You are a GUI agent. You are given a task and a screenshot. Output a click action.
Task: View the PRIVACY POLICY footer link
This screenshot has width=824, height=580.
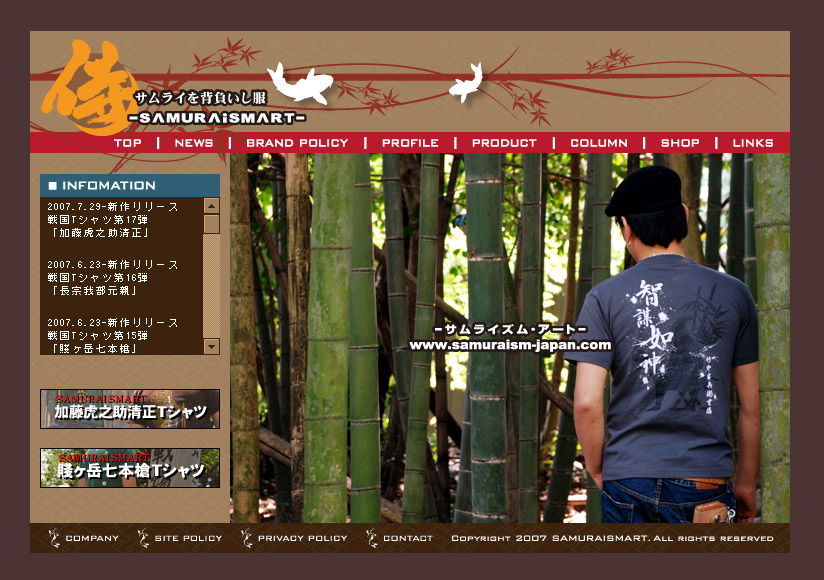pos(302,538)
